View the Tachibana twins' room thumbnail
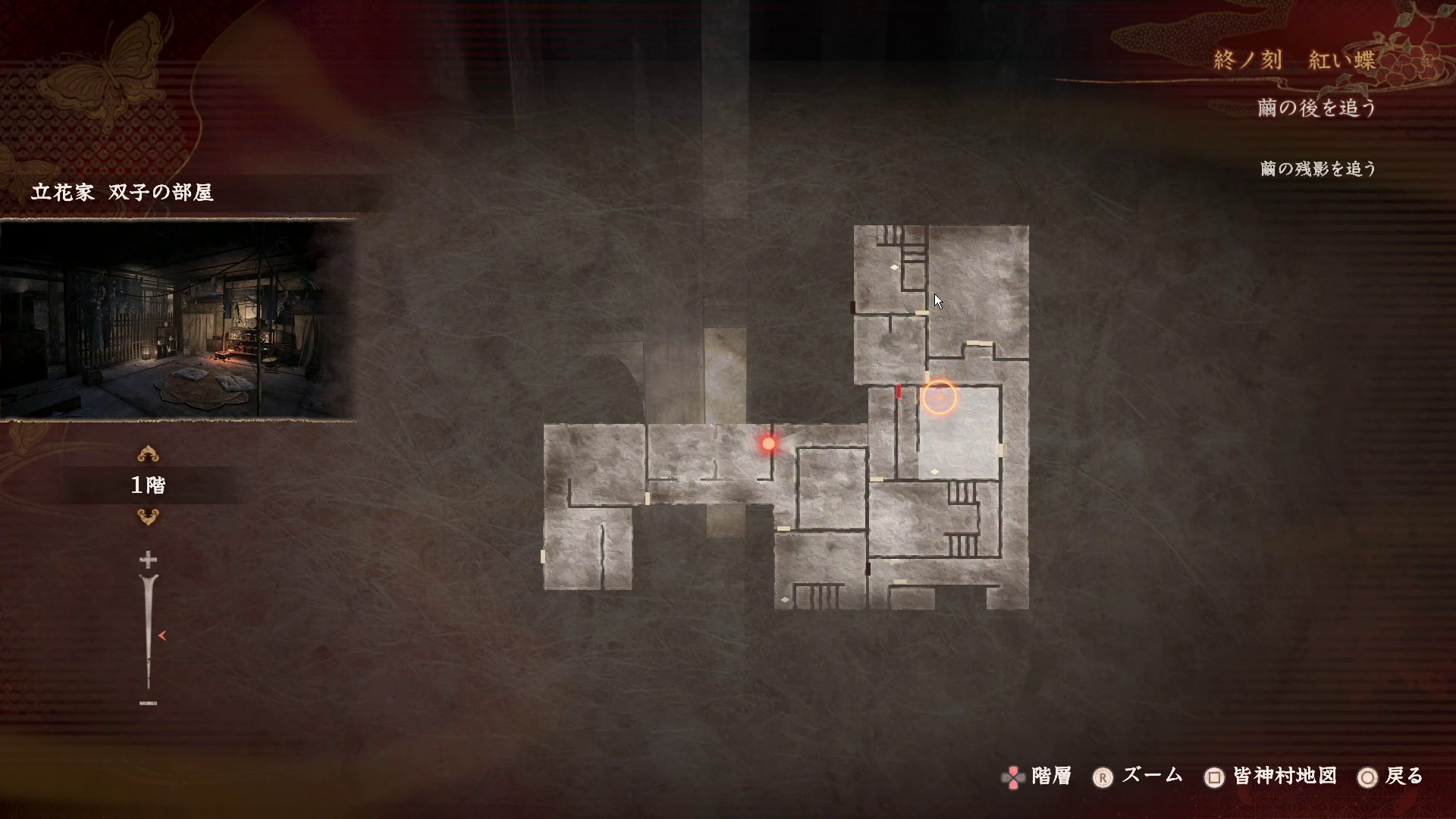Viewport: 1456px width, 819px height. pyautogui.click(x=178, y=319)
